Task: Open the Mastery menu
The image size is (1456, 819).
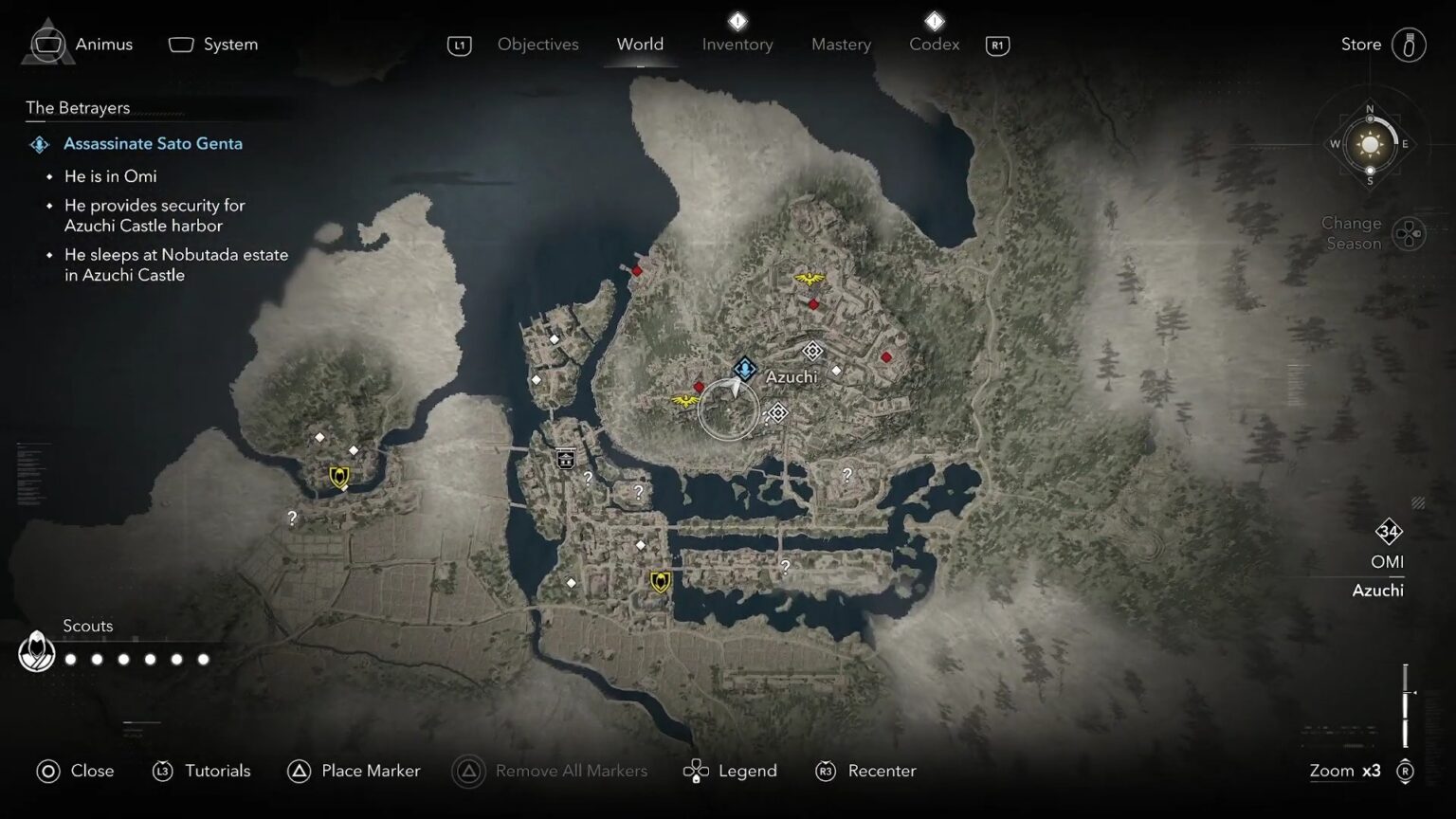Action: pos(840,44)
